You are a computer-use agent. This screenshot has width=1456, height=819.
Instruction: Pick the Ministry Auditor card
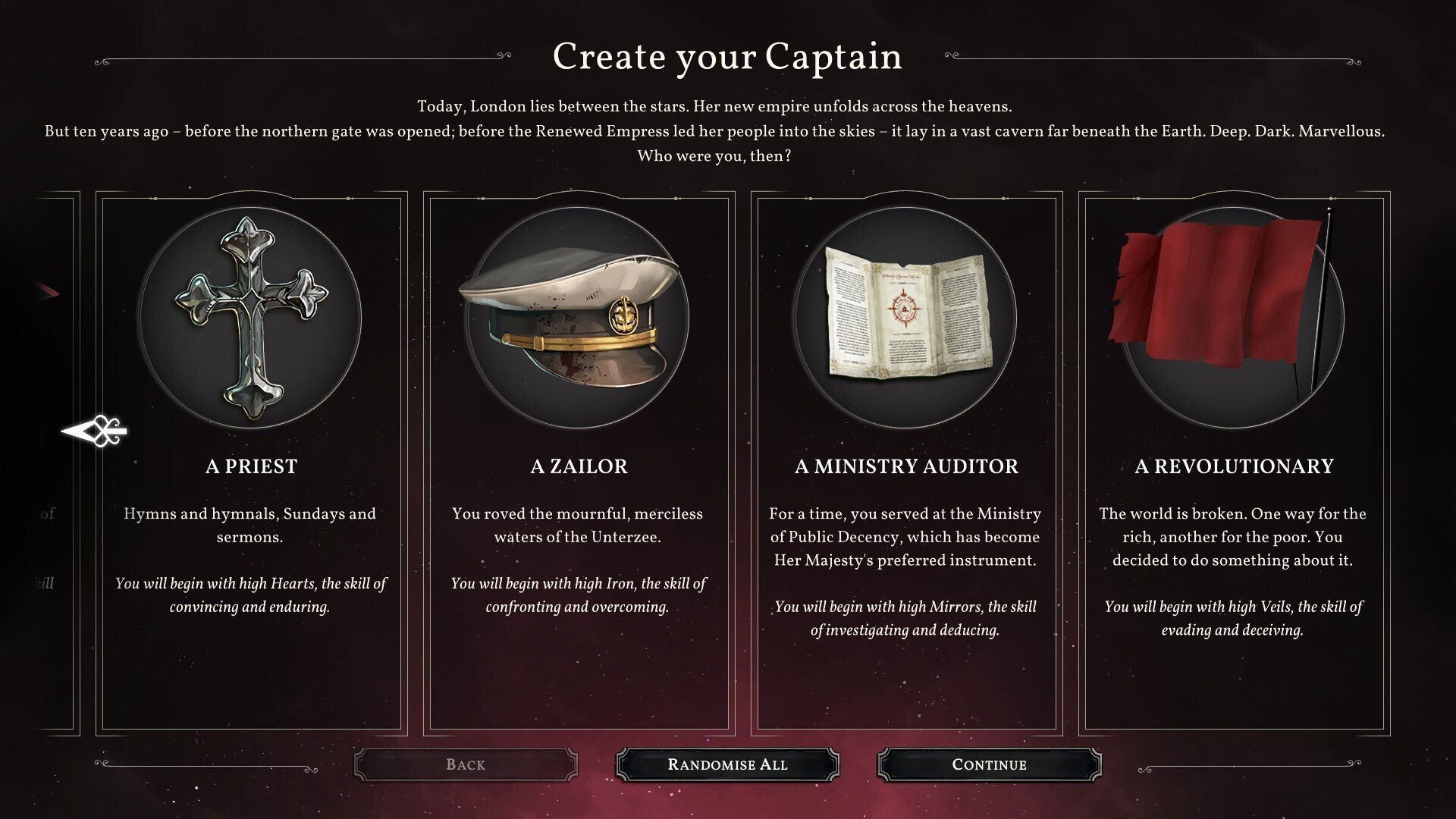click(906, 463)
